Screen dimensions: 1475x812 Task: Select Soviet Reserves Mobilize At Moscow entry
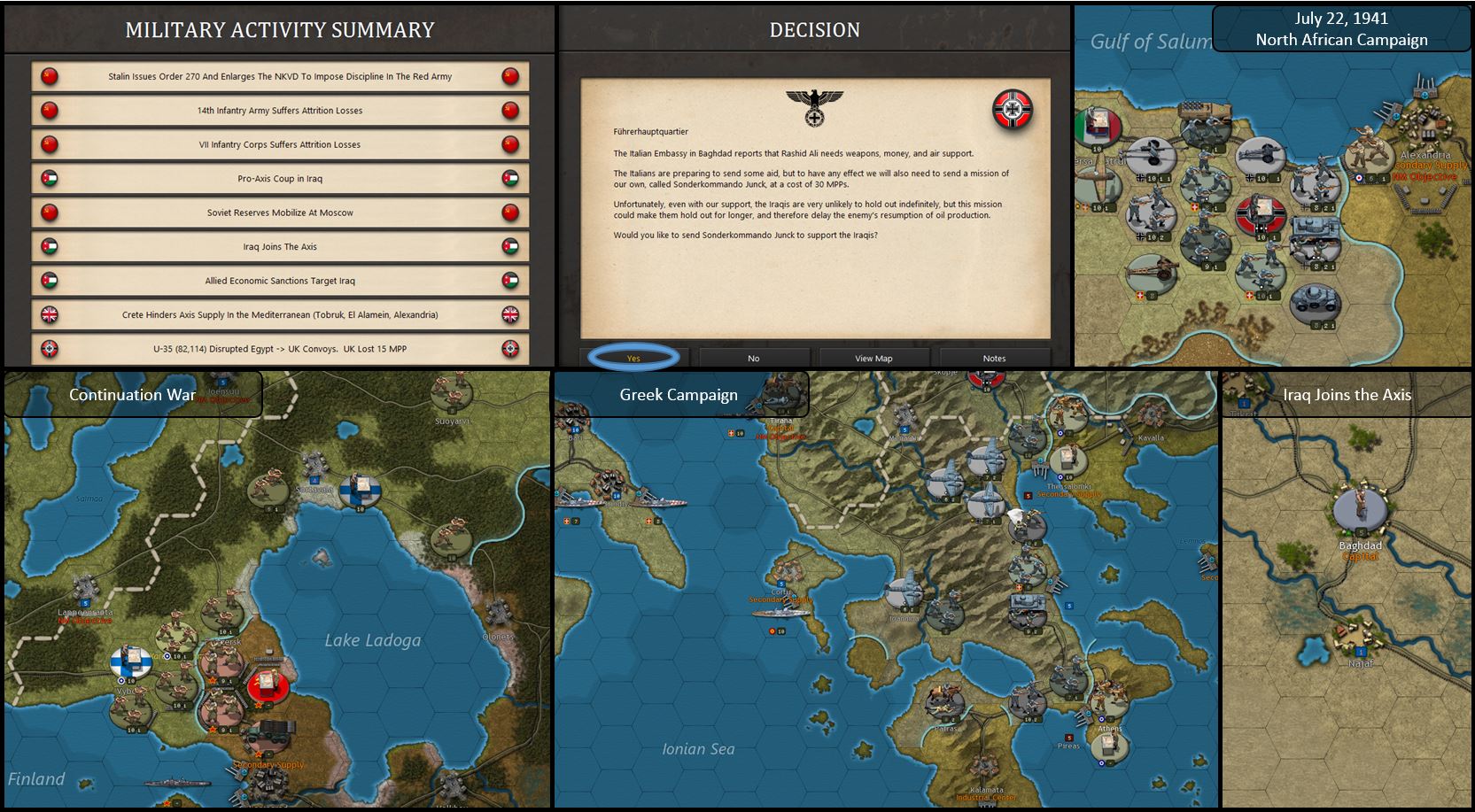coord(280,213)
